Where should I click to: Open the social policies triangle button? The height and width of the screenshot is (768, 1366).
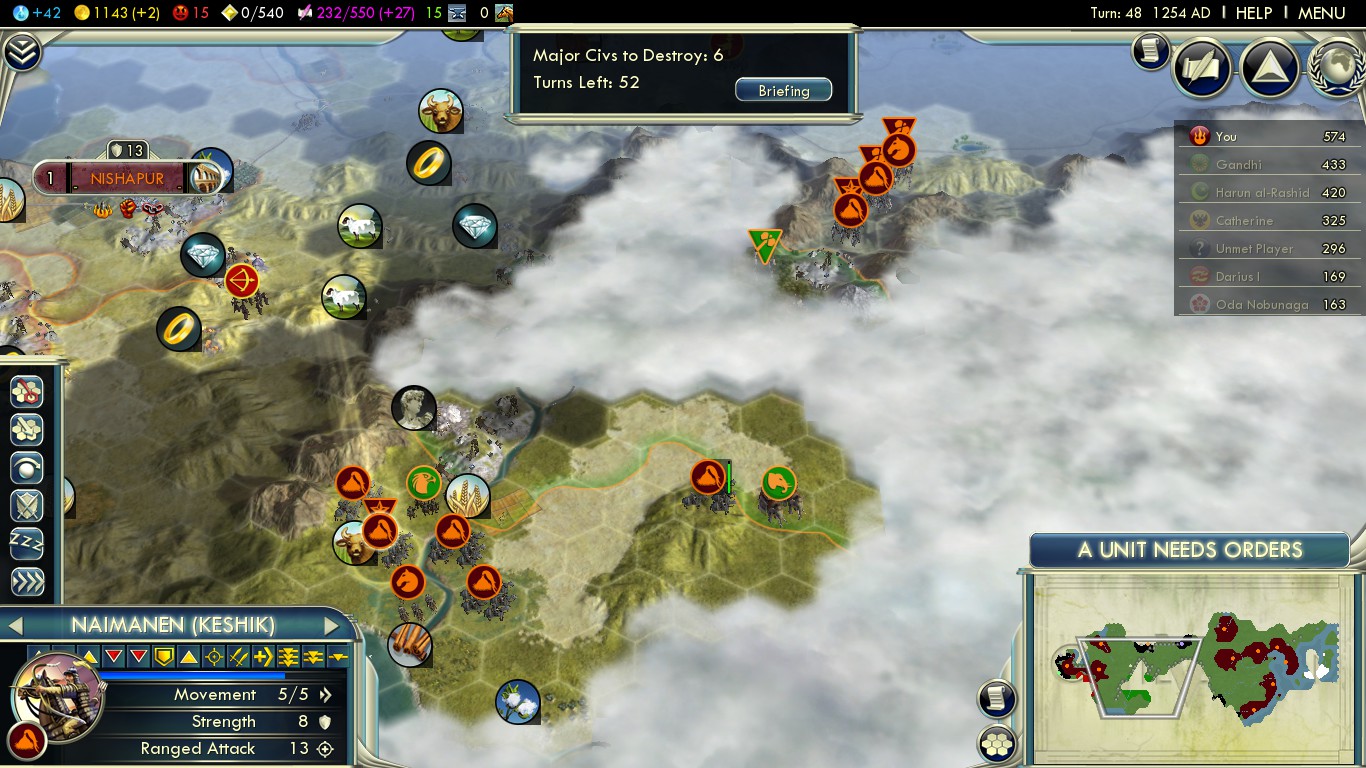click(x=1269, y=67)
